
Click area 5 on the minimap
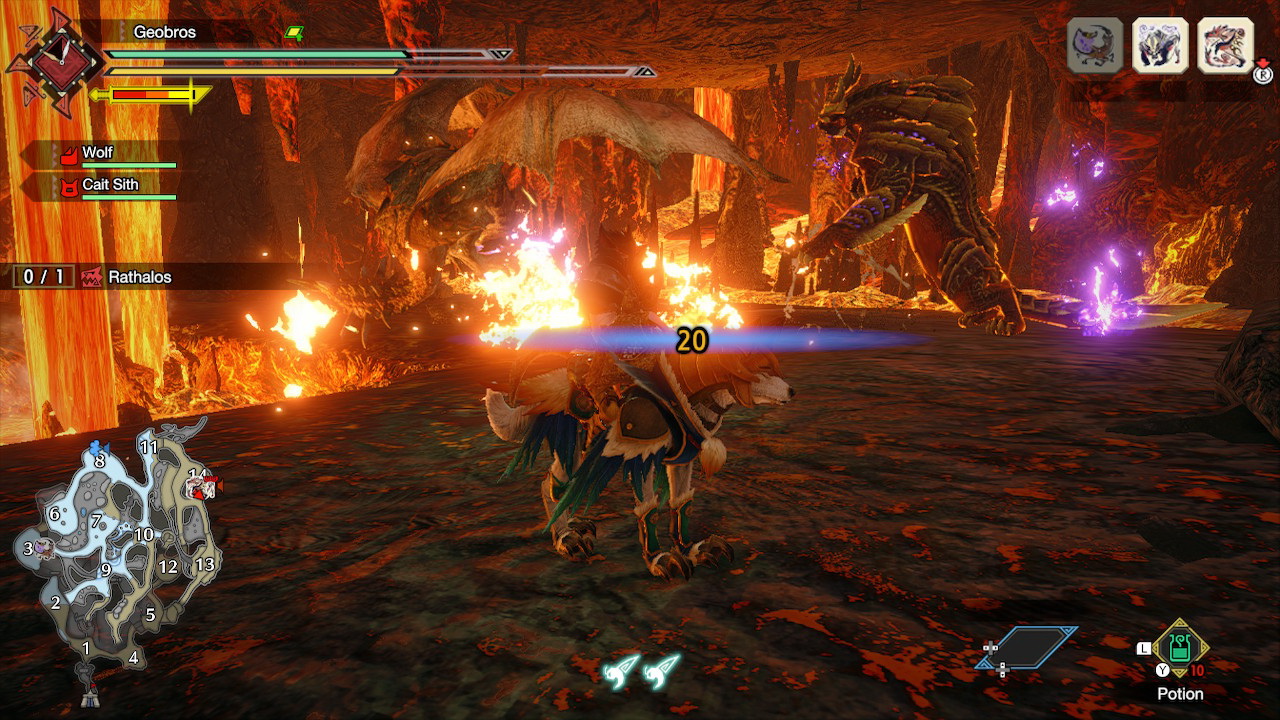click(x=150, y=615)
